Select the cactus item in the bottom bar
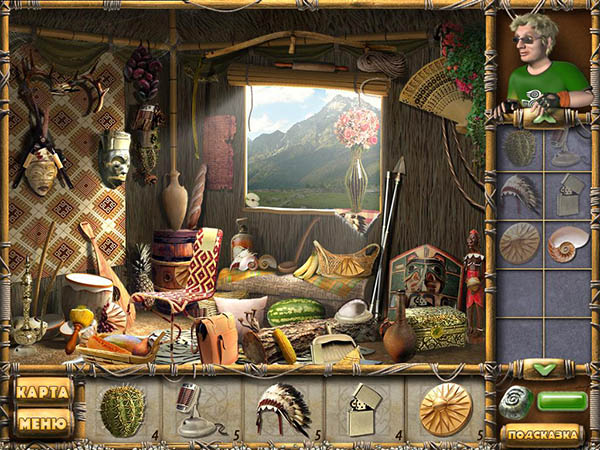This screenshot has width=600, height=450. [x=122, y=410]
